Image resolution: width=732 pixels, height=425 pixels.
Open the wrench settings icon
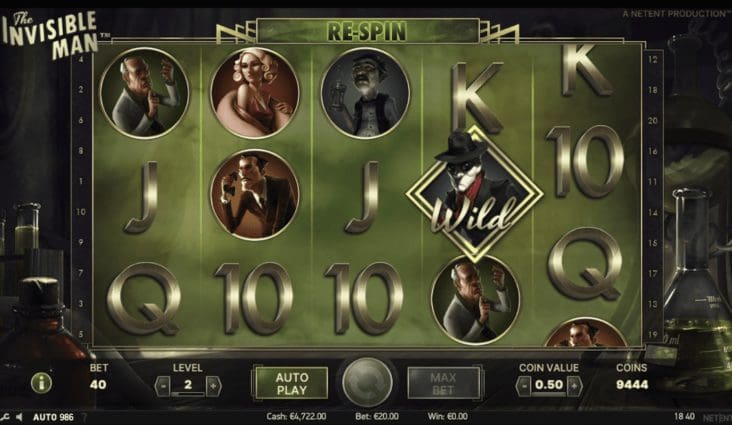tap(5, 416)
